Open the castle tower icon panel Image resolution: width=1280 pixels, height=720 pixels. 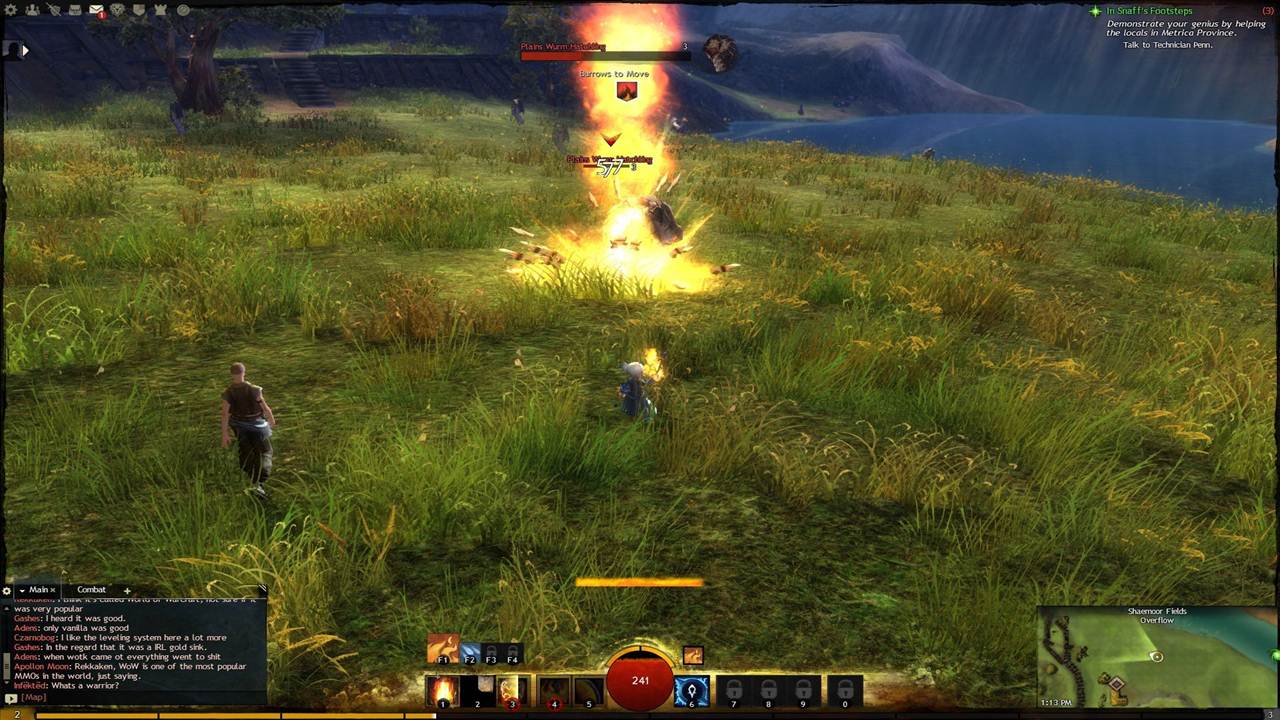coord(160,10)
